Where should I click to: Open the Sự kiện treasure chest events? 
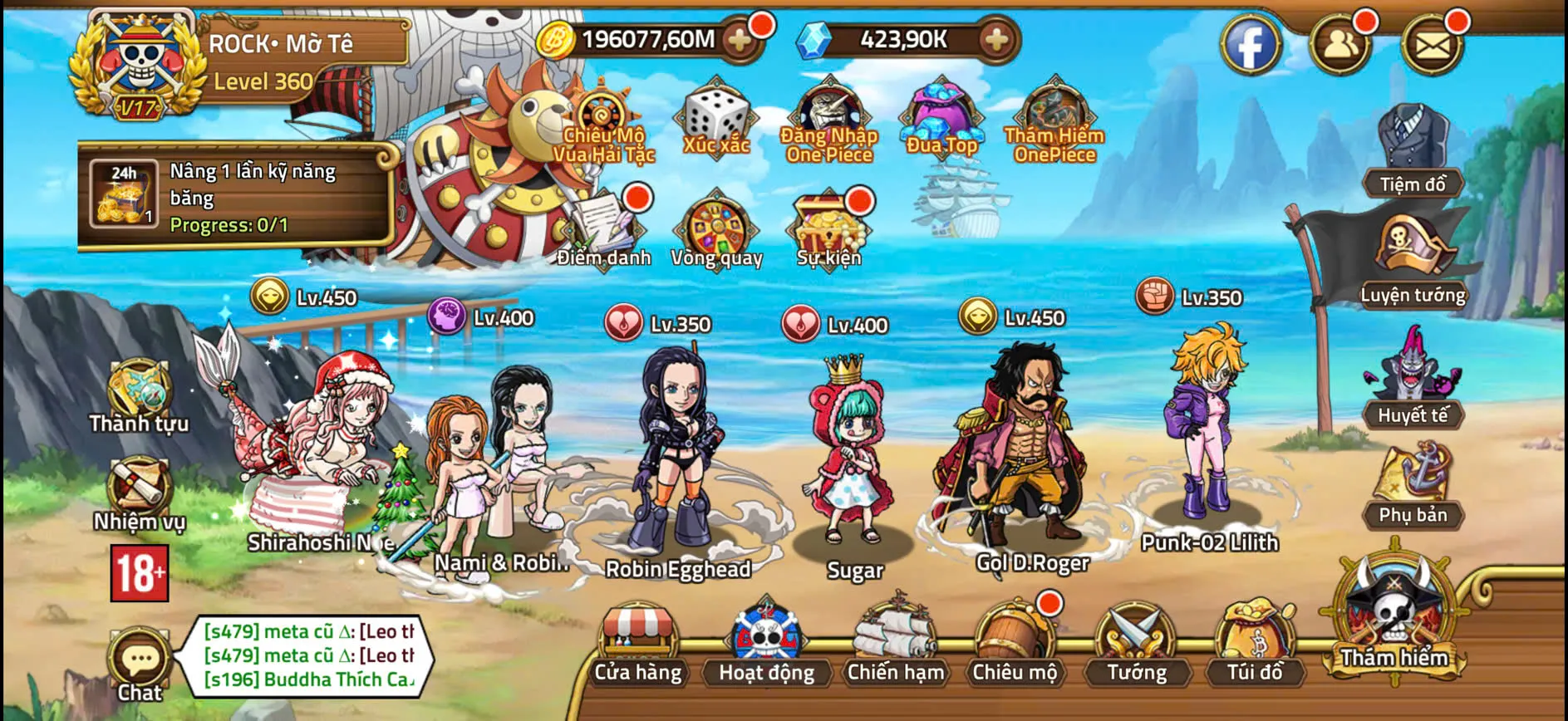829,224
